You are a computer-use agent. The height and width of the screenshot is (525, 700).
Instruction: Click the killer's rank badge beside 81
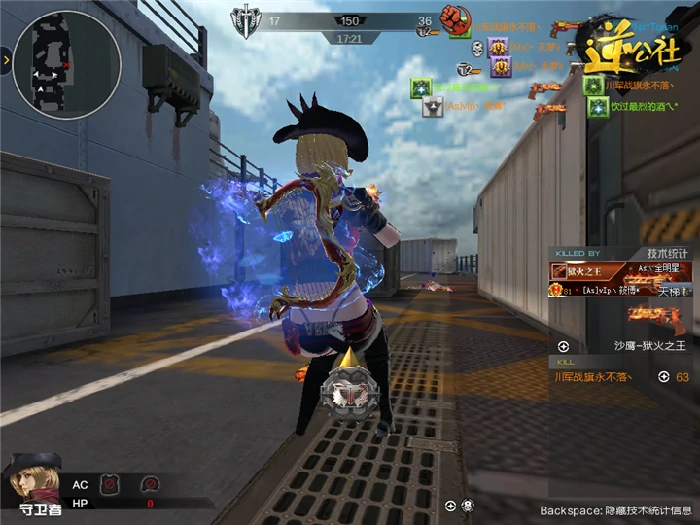[x=553, y=290]
